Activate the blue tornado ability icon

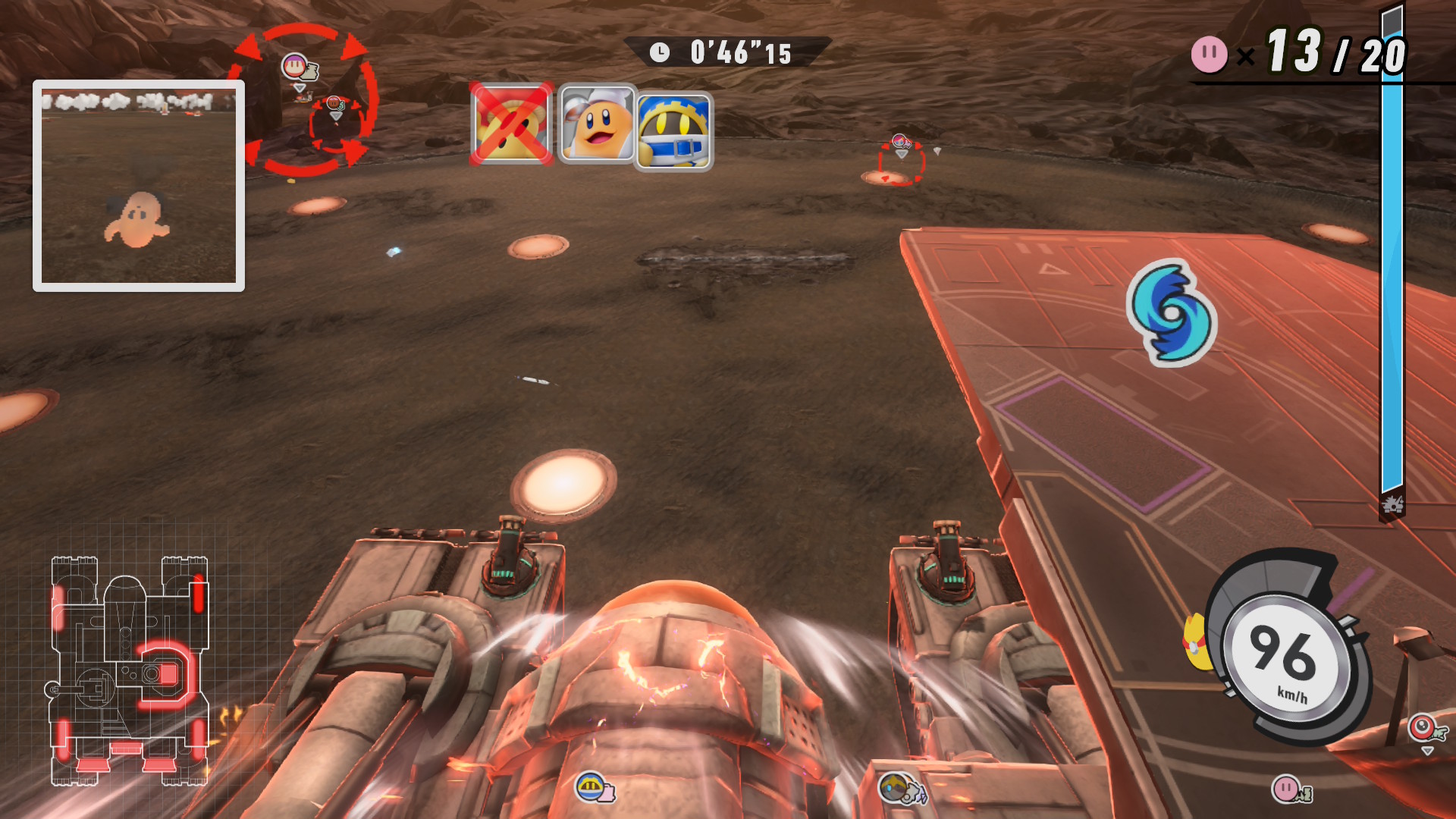(x=1171, y=312)
